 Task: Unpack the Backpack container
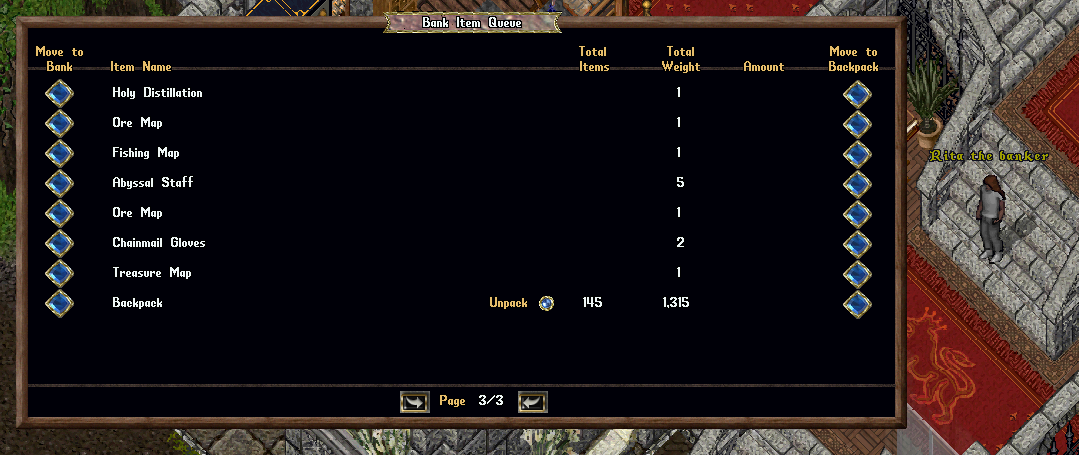coord(546,303)
